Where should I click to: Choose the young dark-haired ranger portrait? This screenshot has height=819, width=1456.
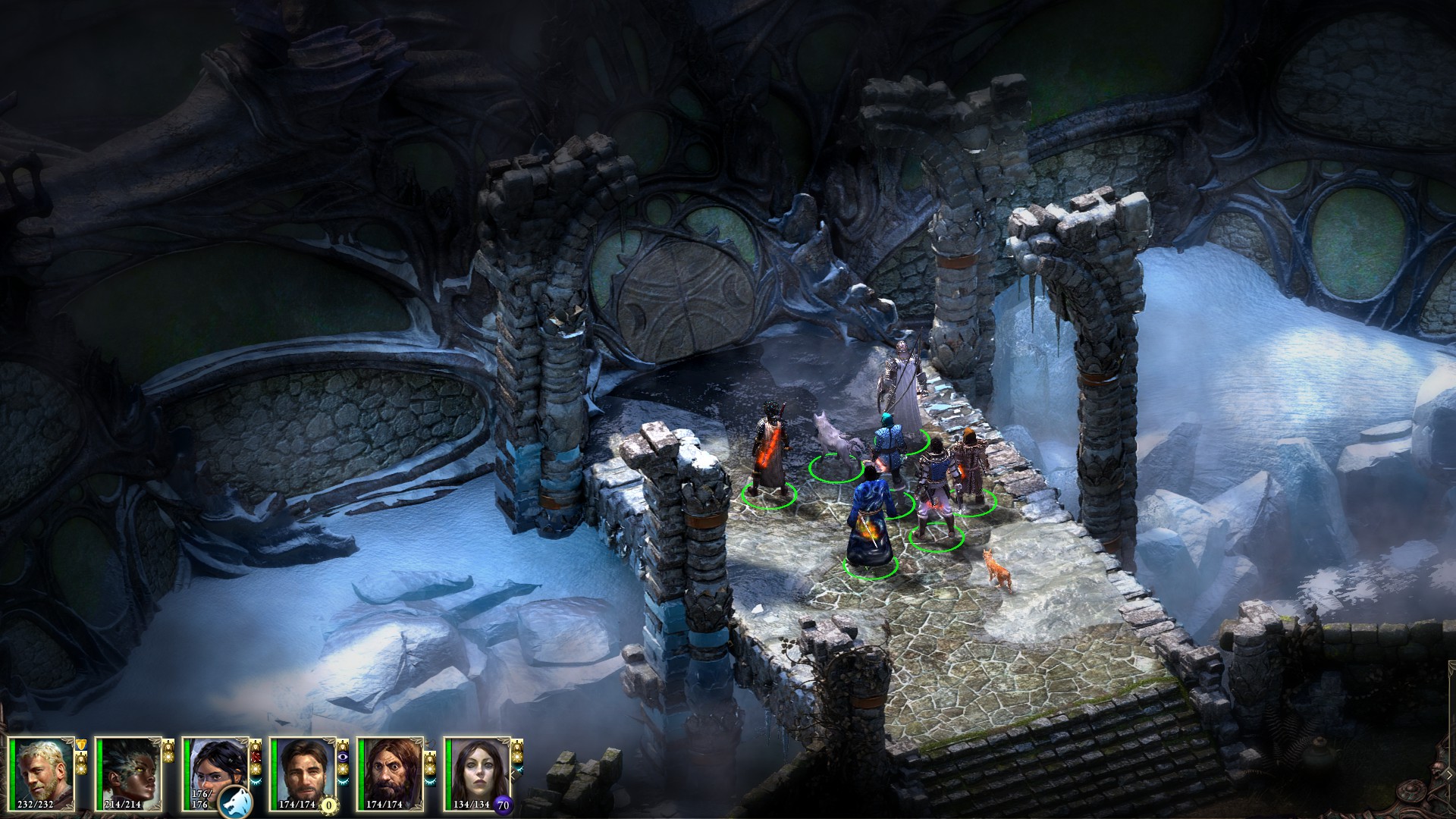pyautogui.click(x=215, y=766)
